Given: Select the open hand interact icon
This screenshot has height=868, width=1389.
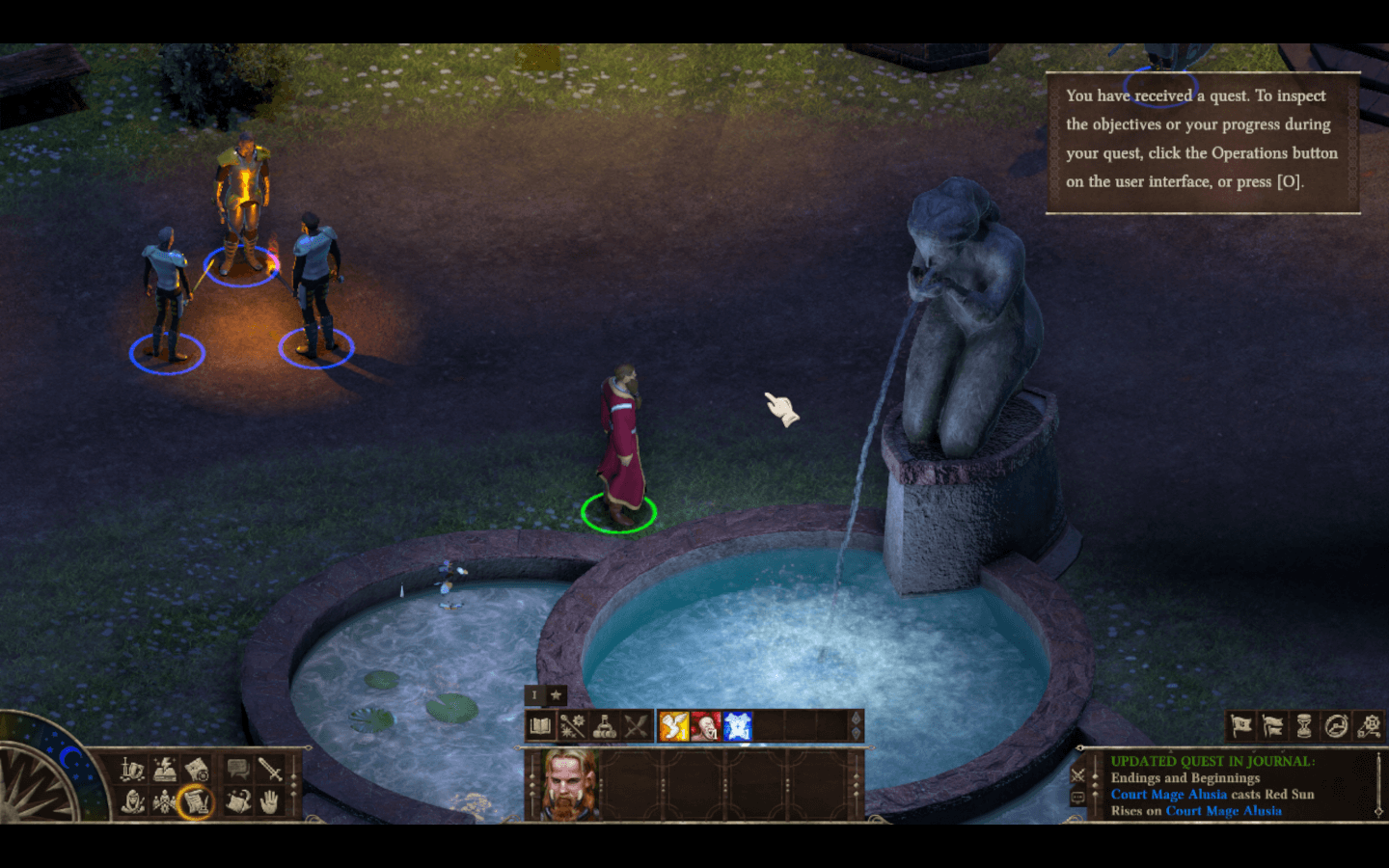Looking at the screenshot, I should tap(269, 800).
